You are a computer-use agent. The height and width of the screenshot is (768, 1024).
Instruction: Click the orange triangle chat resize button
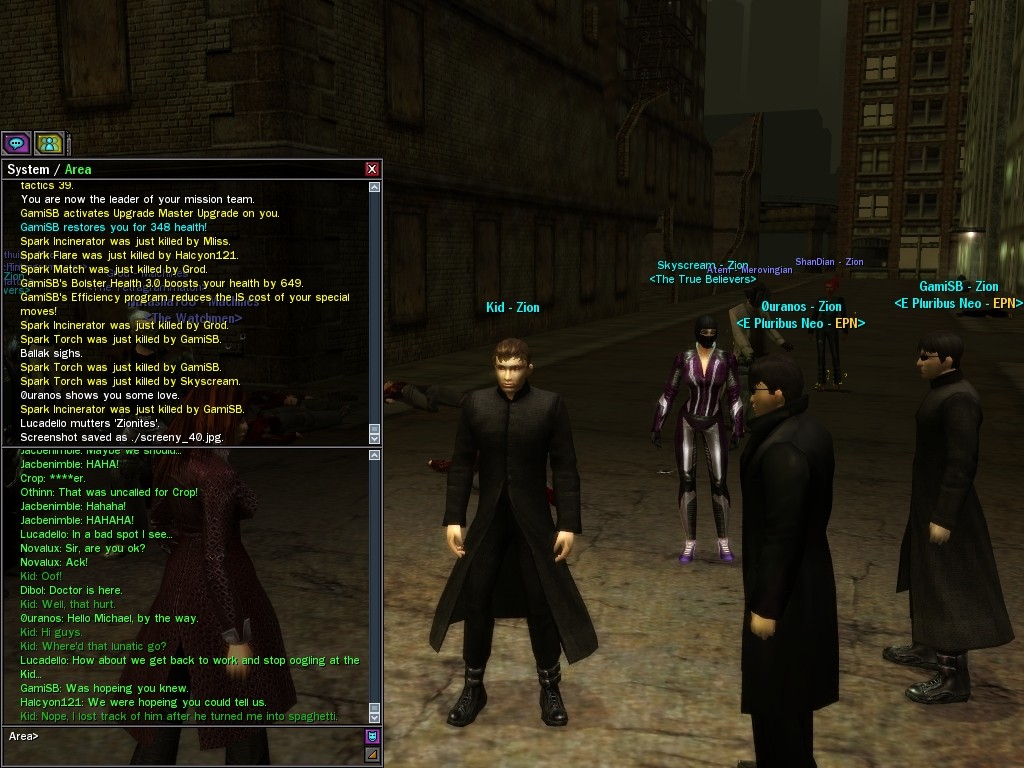(x=372, y=755)
